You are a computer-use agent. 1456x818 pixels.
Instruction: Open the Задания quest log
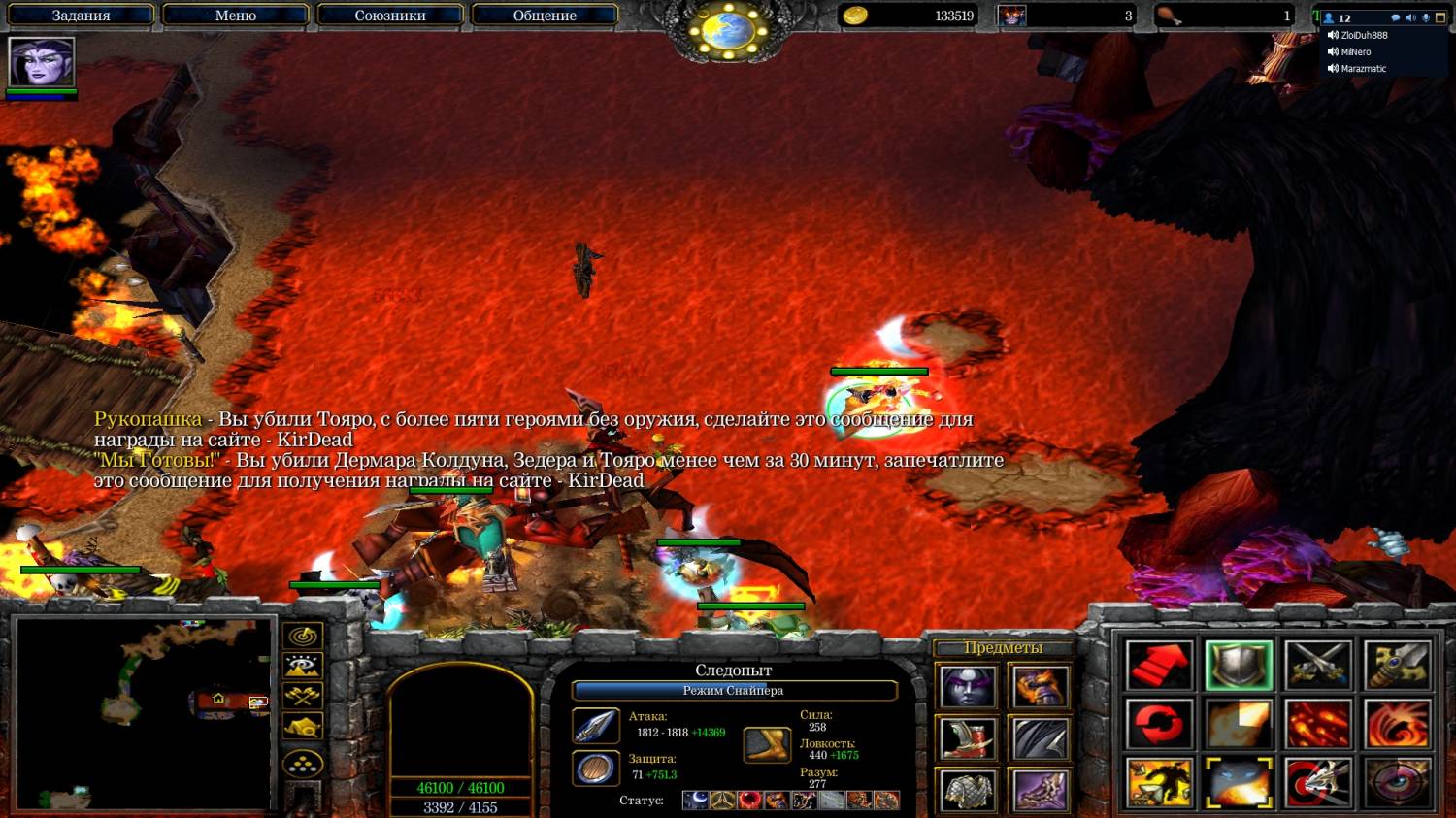point(81,16)
